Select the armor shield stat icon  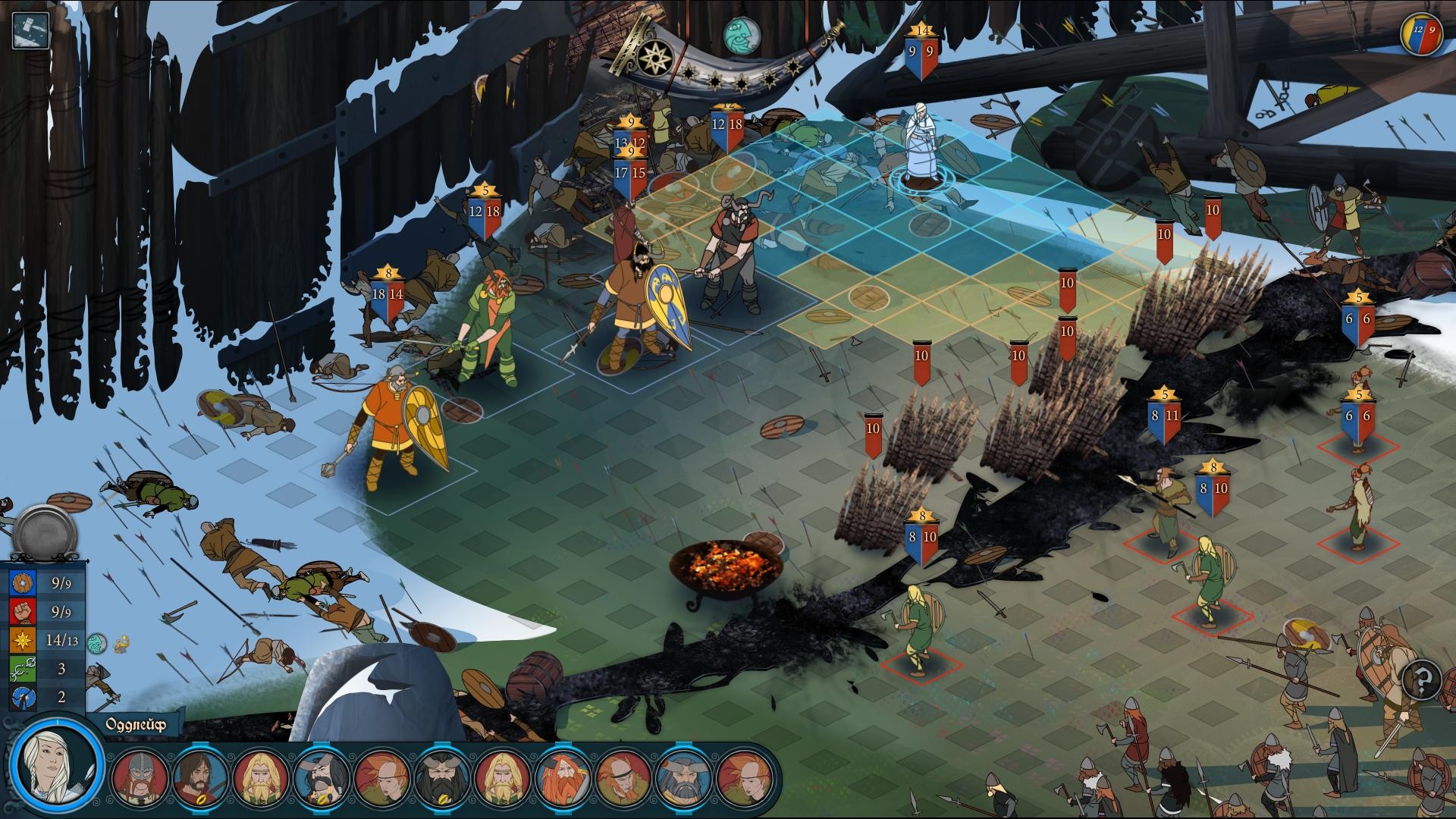tap(22, 583)
